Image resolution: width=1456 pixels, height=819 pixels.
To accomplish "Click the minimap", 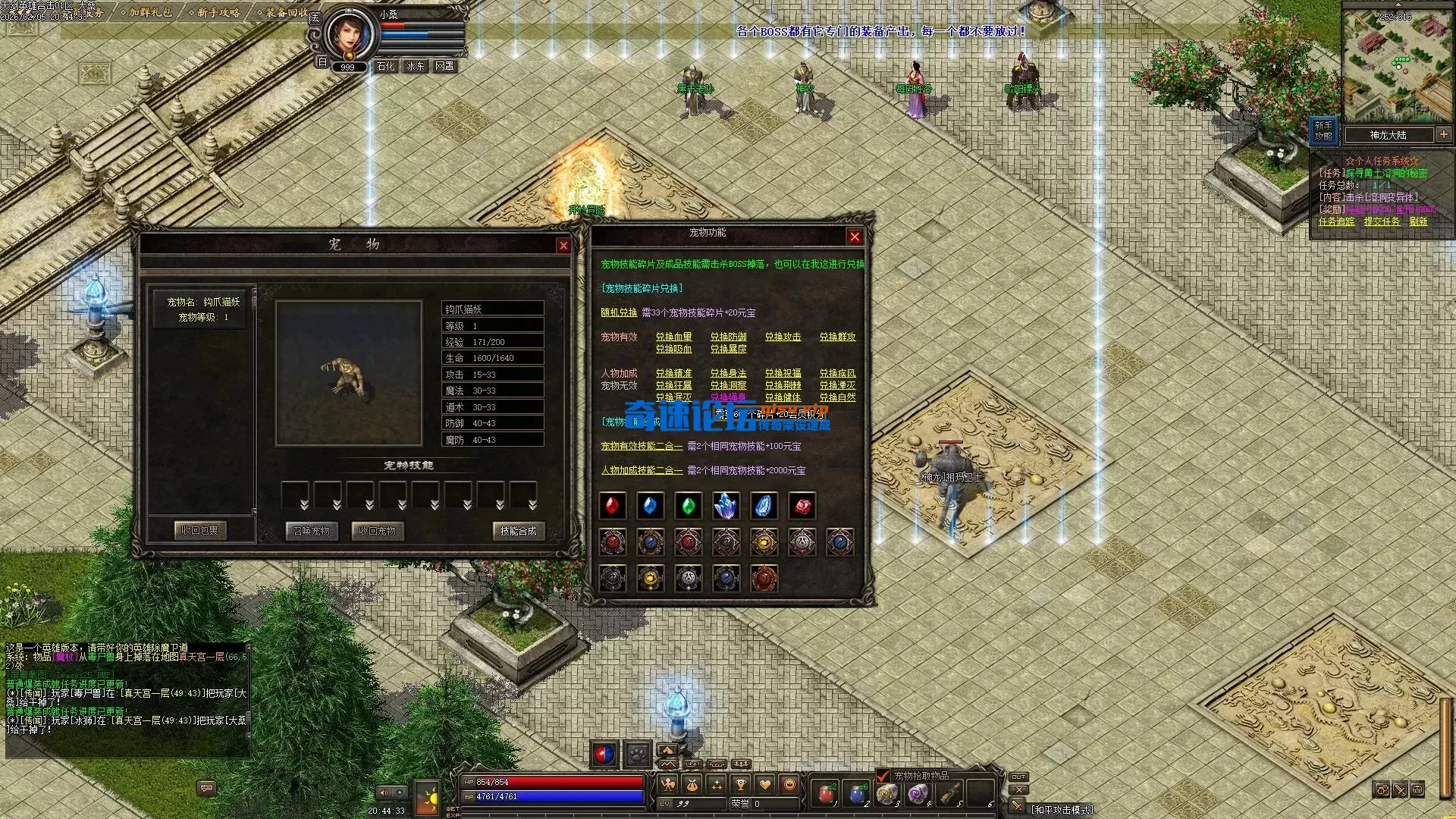I will point(1397,64).
